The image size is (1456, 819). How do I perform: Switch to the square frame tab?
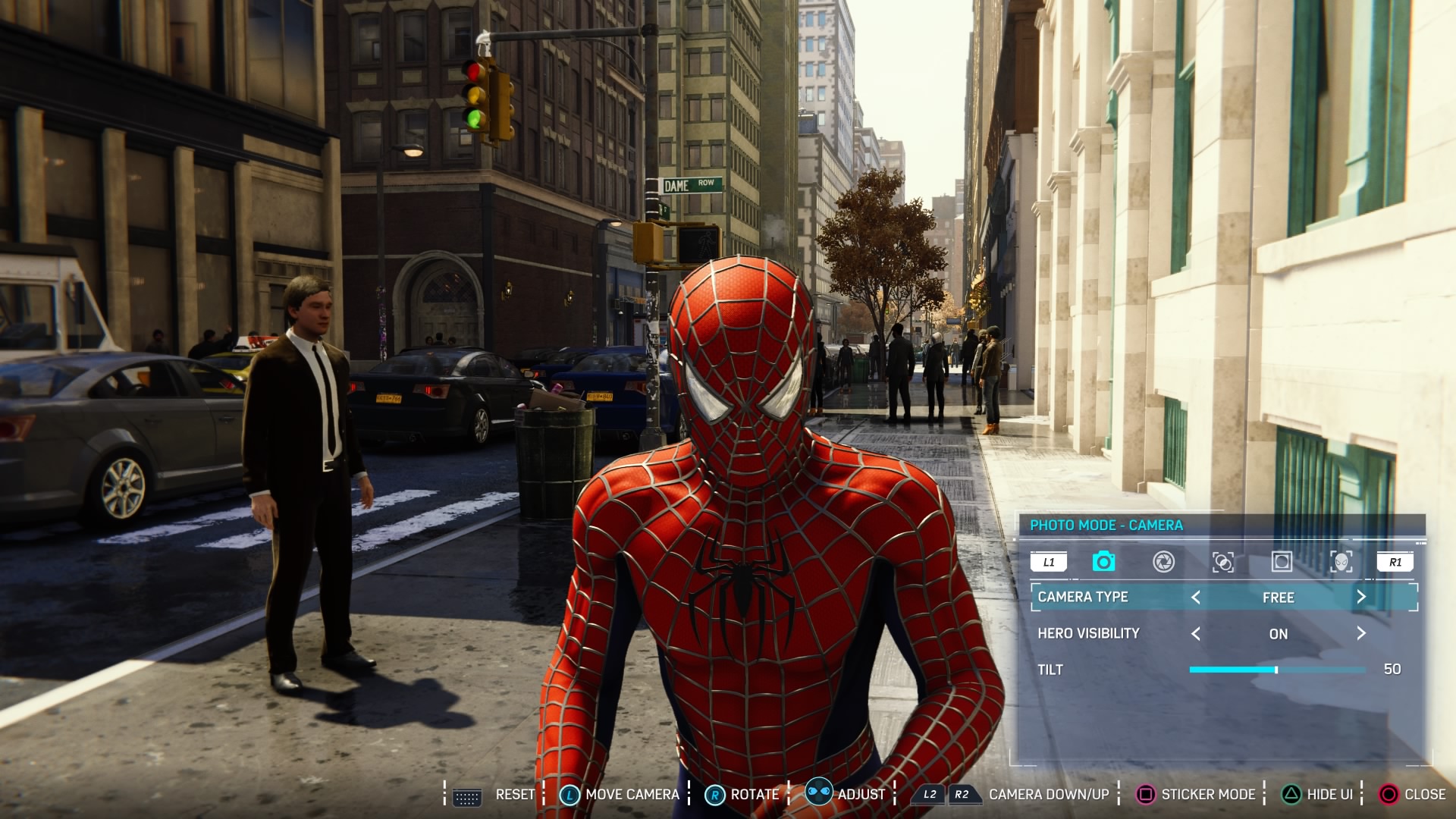[1282, 562]
